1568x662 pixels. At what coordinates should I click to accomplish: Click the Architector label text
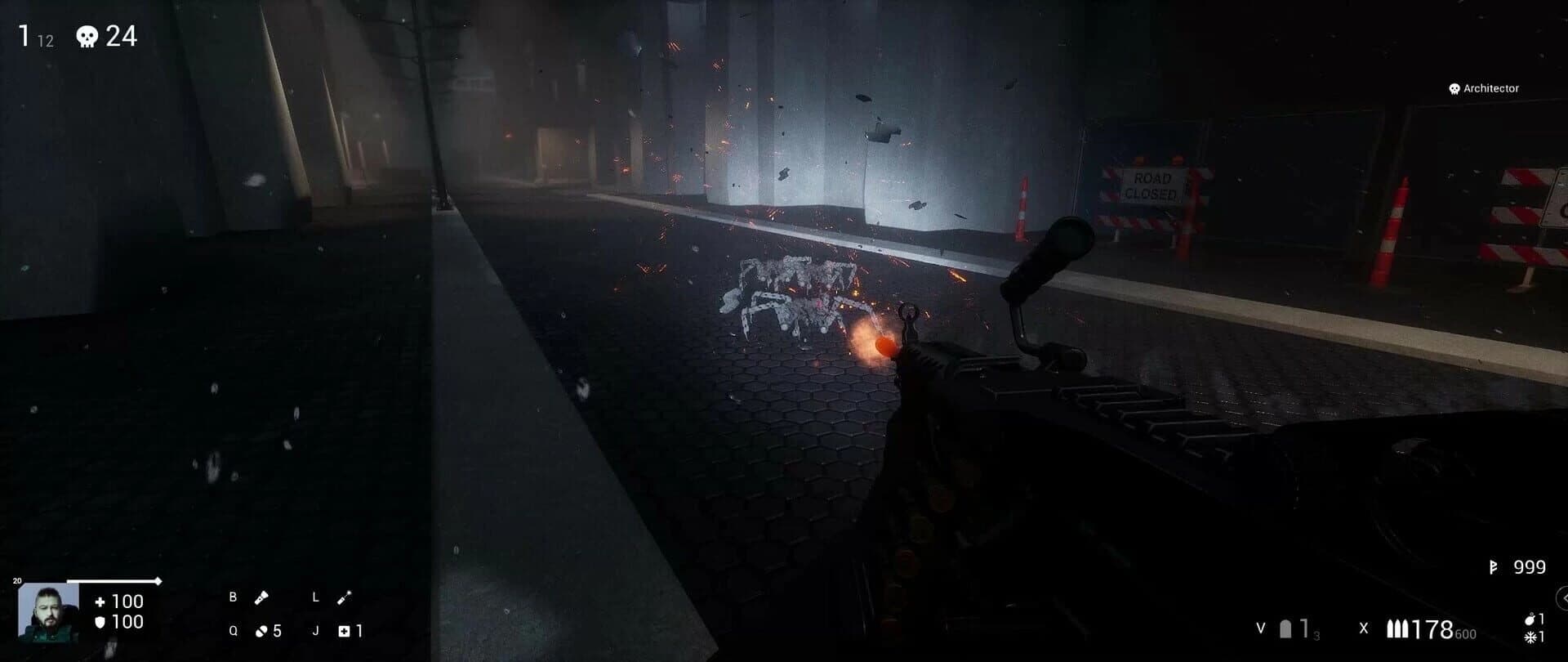[1492, 88]
